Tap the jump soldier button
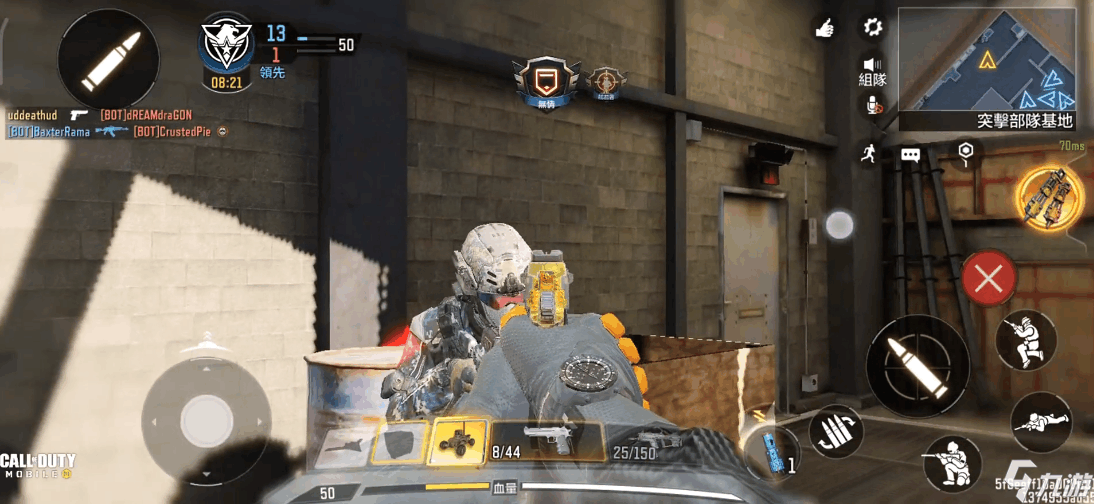Screen dimensions: 1094x504 pos(1026,340)
